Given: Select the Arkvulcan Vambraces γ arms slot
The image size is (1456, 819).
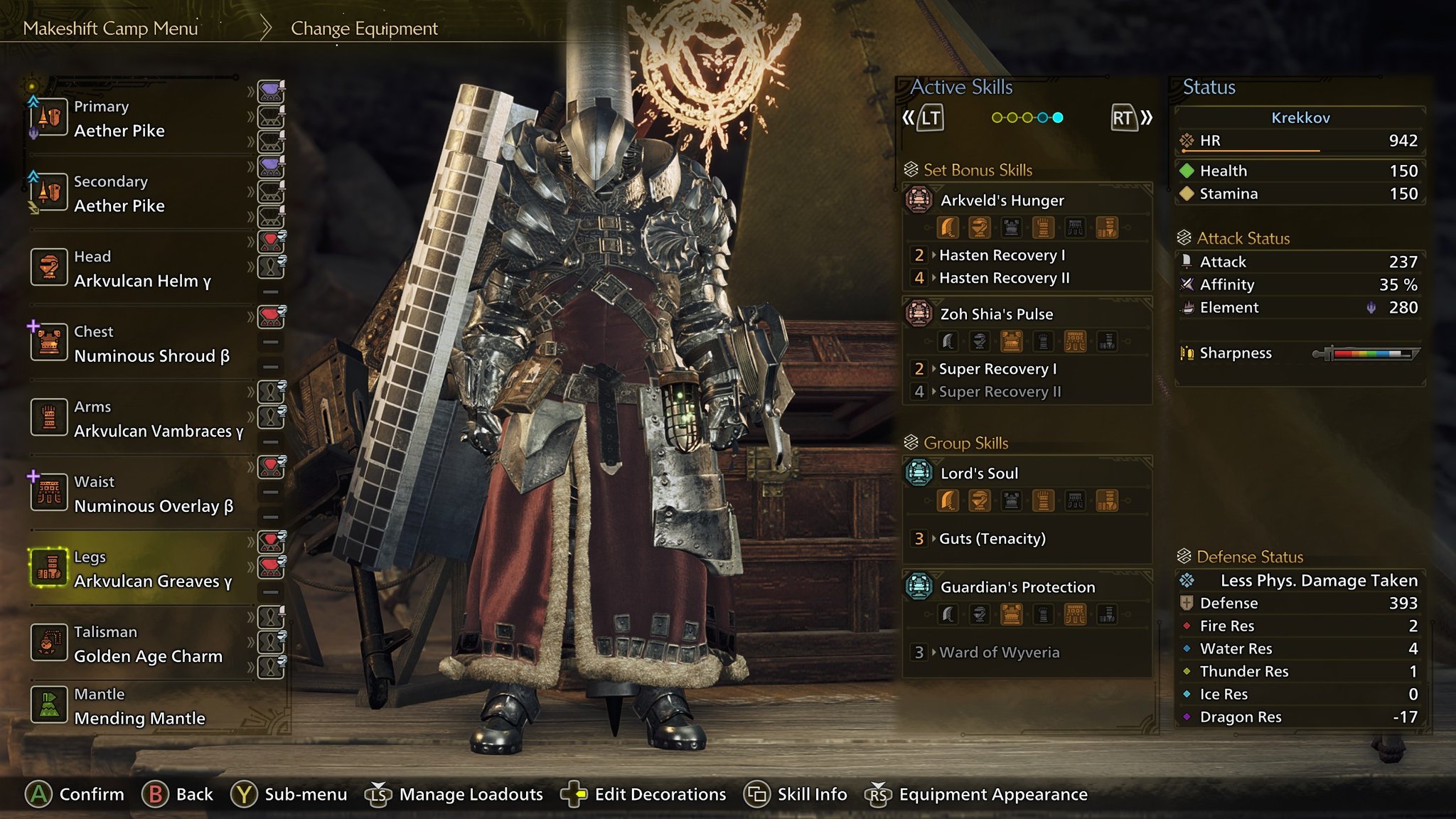Looking at the screenshot, I should (x=158, y=419).
